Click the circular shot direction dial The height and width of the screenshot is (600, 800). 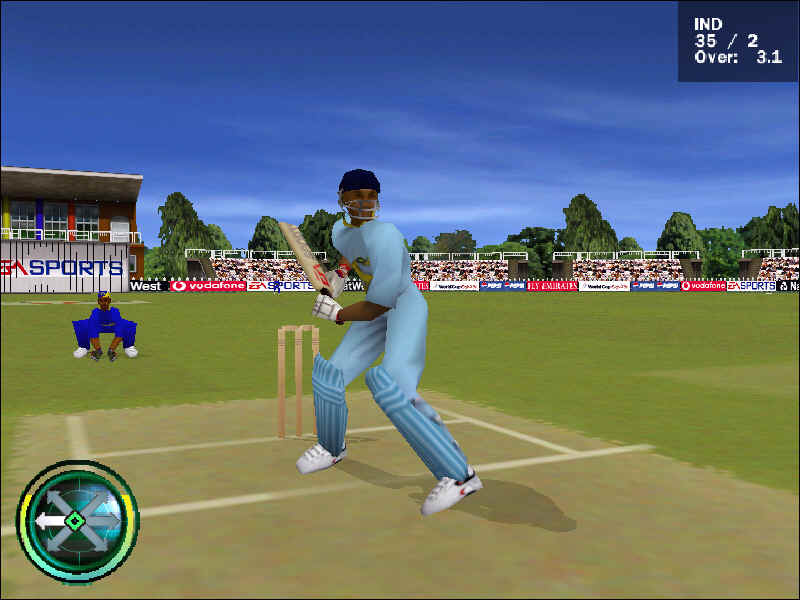pyautogui.click(x=77, y=521)
